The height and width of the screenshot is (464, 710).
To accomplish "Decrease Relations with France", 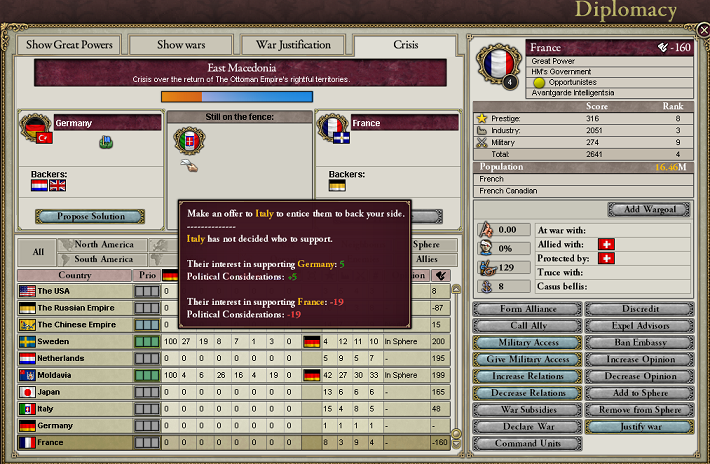I will [528, 394].
